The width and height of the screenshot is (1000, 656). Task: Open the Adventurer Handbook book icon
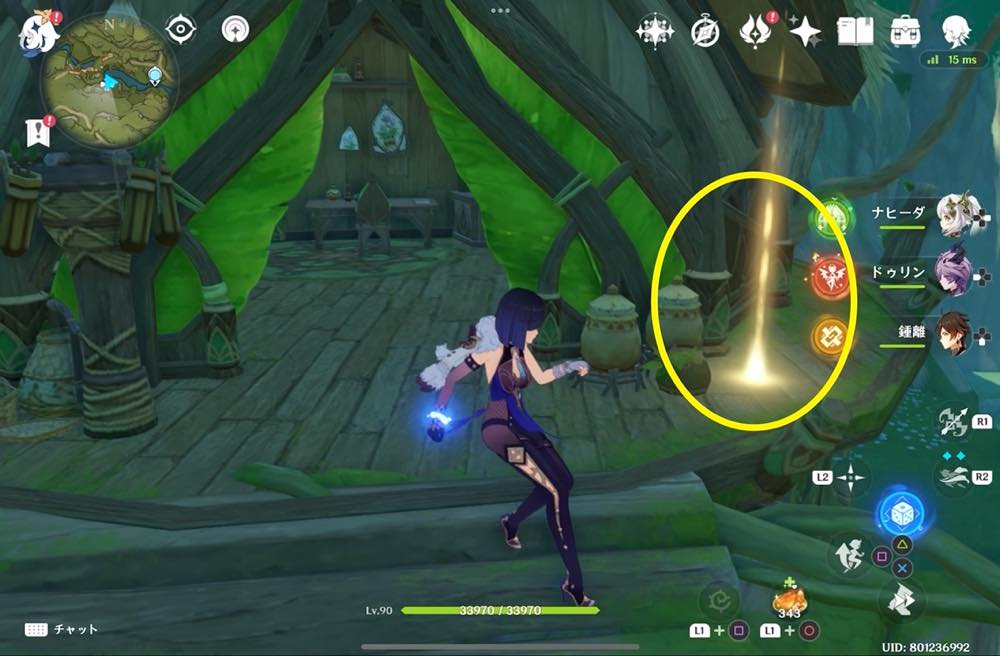coord(855,31)
